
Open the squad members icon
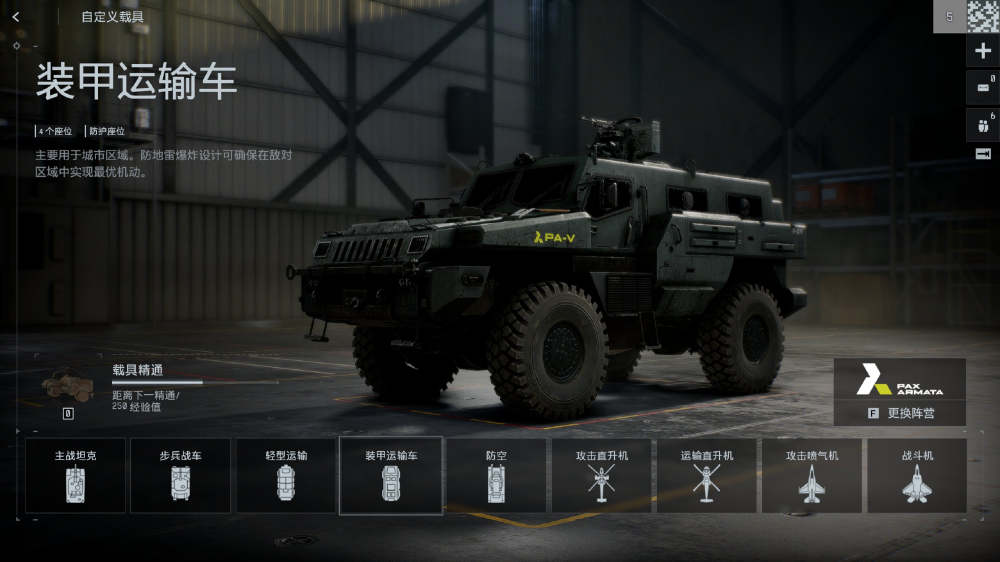click(x=983, y=125)
